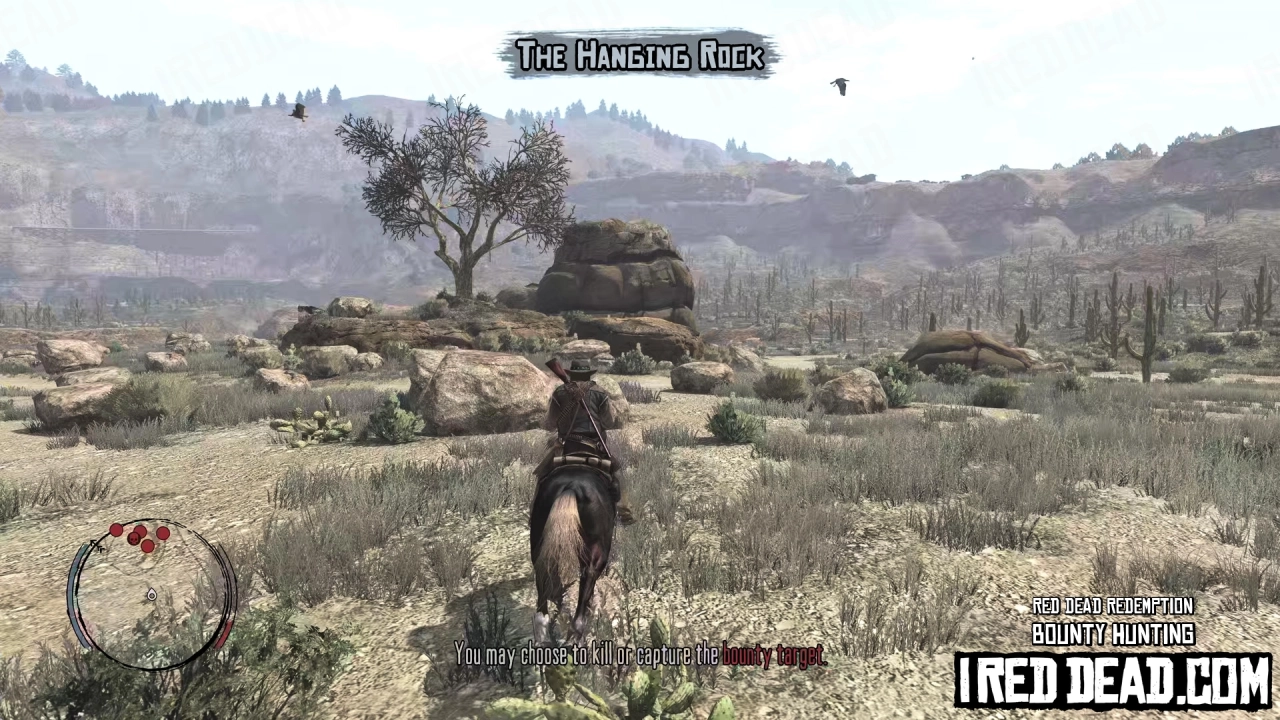Click the rightmost red enemy blip near the skull

tap(163, 532)
